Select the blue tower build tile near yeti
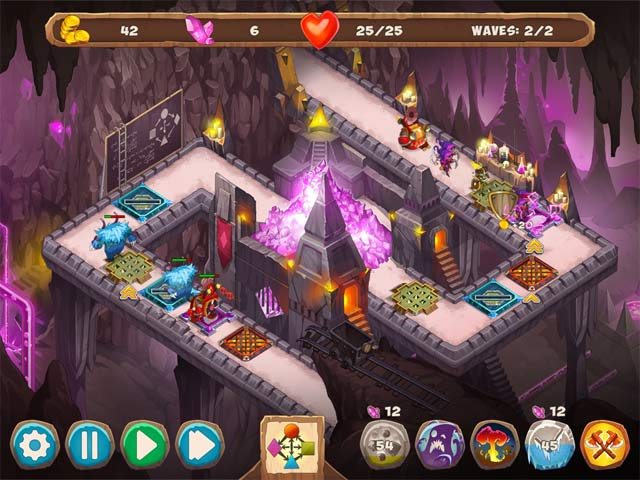 (x=141, y=202)
